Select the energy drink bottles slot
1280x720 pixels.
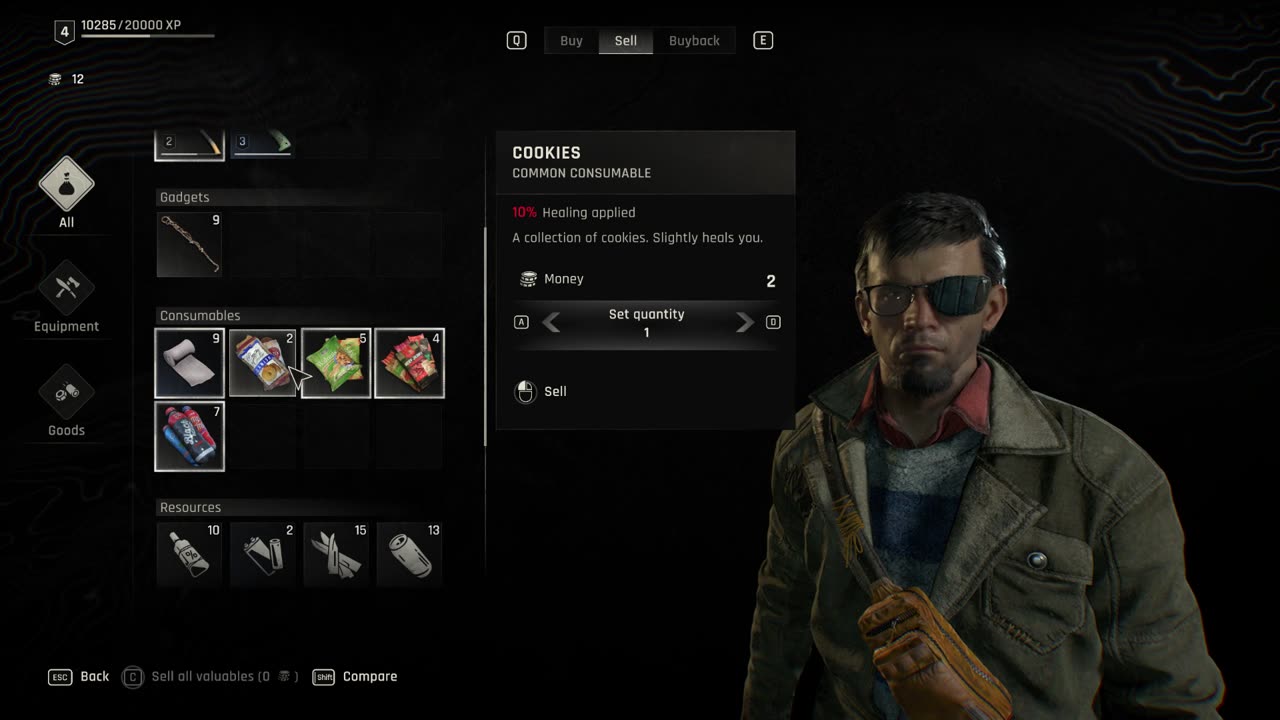click(190, 436)
